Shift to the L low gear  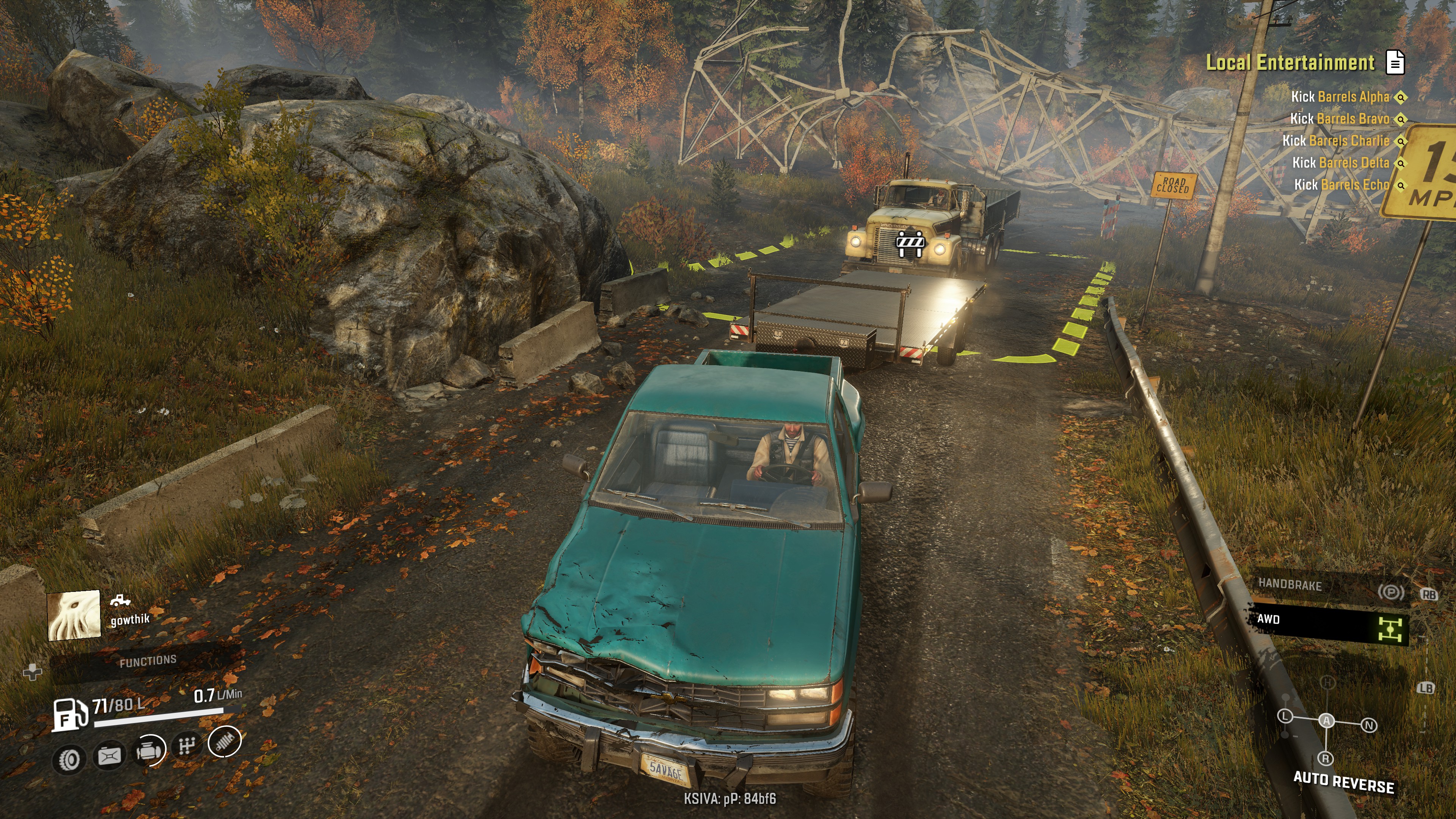1285,716
